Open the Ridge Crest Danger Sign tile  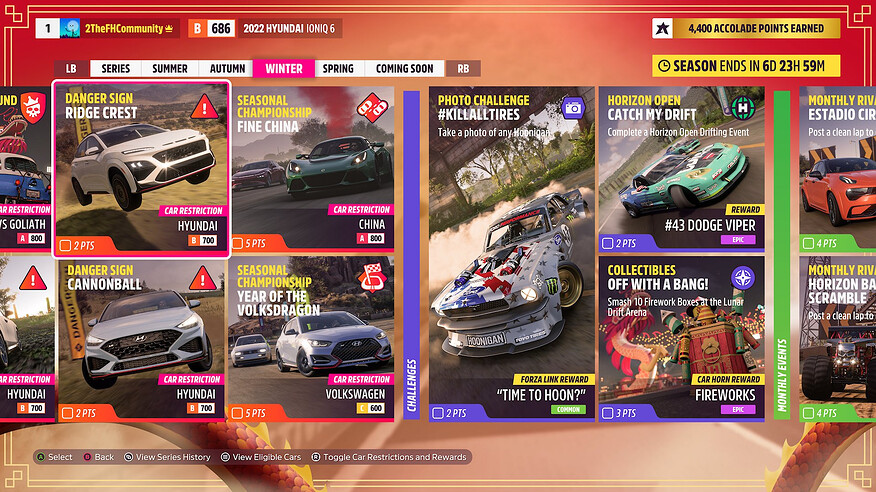141,169
